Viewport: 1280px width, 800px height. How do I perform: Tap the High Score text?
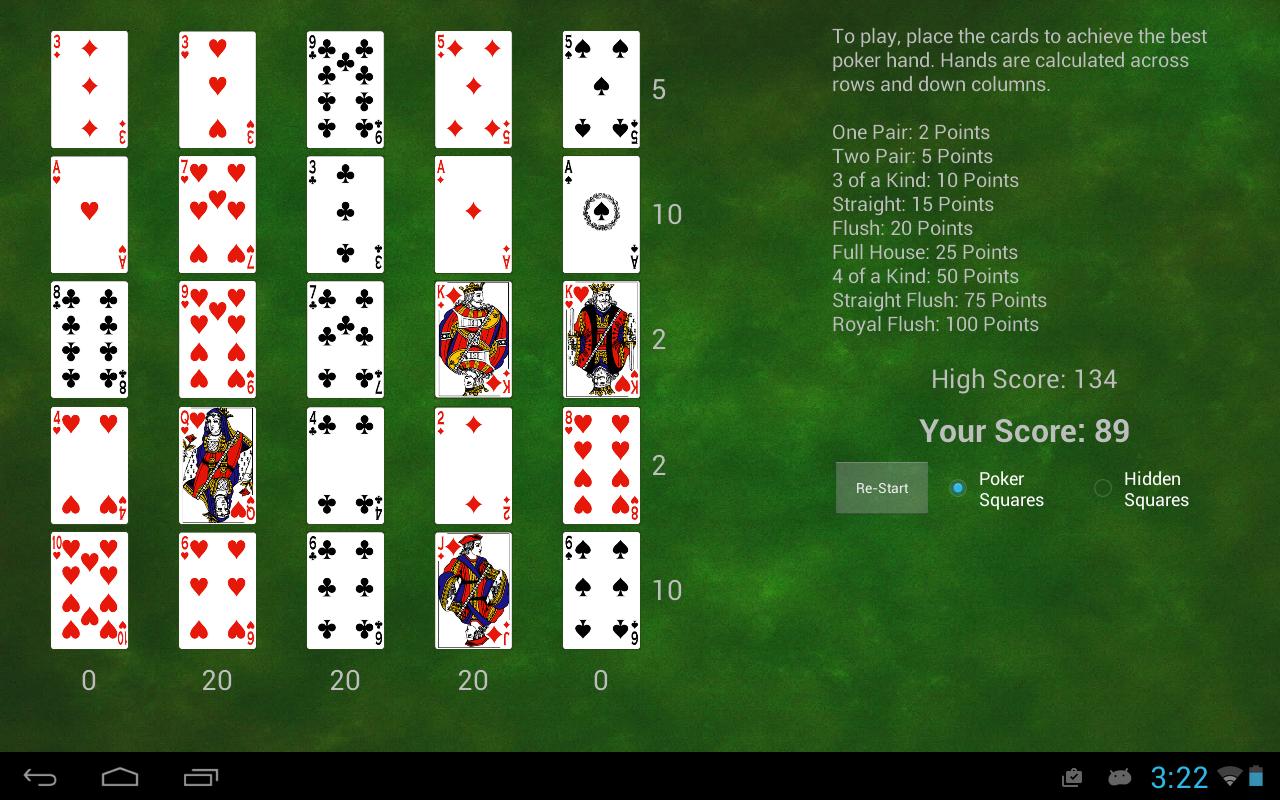click(x=1024, y=379)
